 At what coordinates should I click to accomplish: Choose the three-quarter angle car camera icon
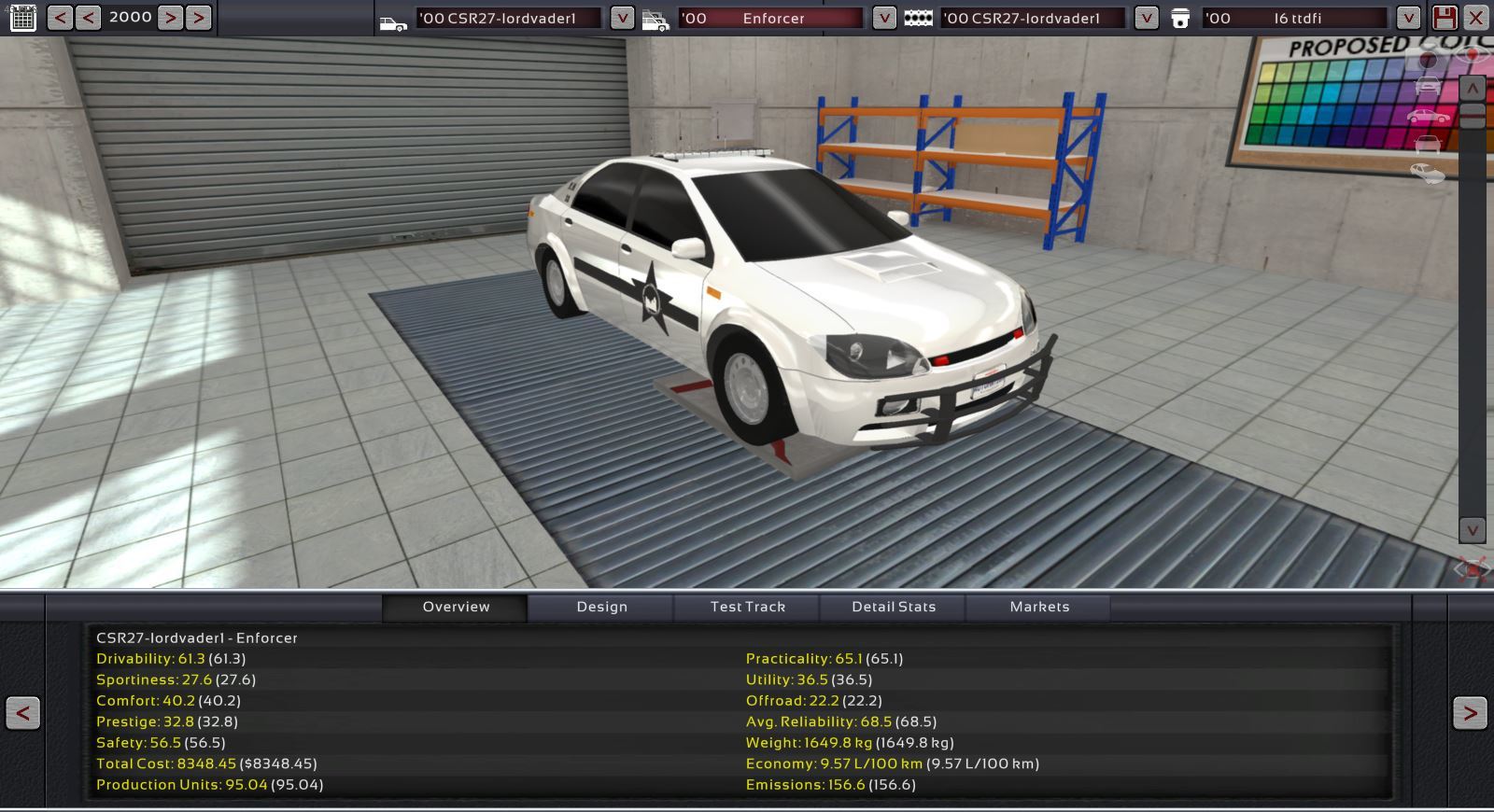[1427, 173]
